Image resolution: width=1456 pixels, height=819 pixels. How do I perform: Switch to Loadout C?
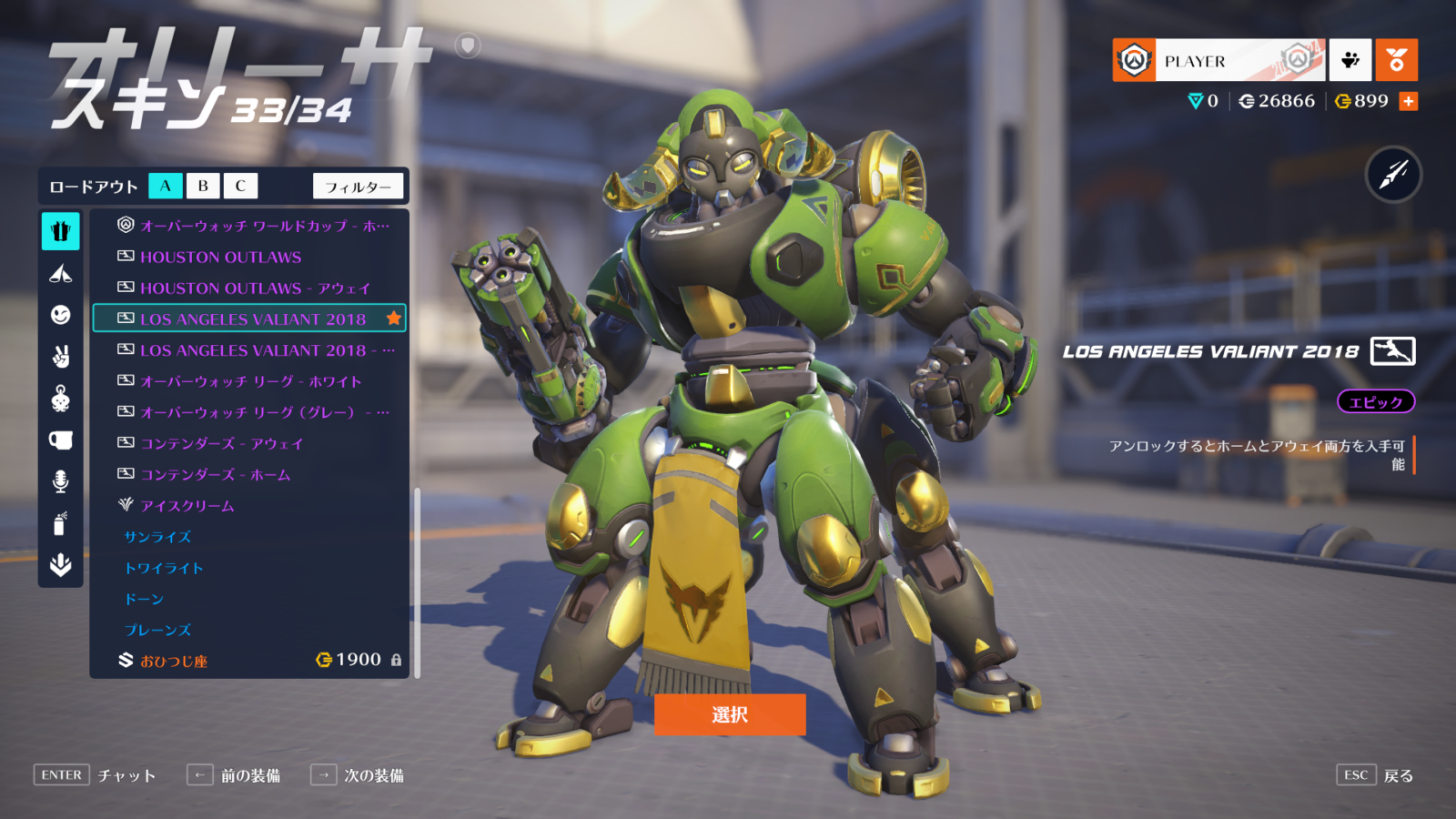239,186
